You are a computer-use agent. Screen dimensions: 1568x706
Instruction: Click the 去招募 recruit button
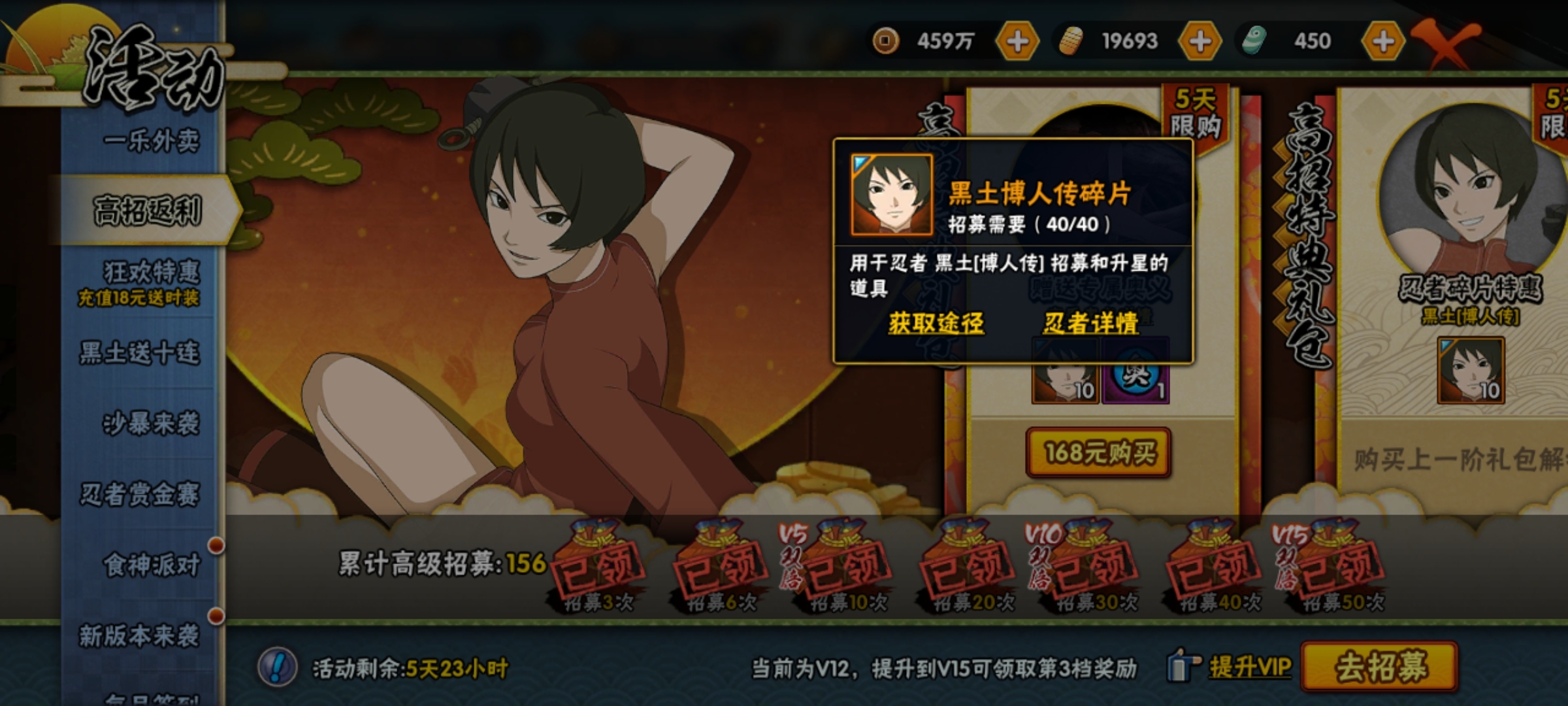pos(1380,667)
